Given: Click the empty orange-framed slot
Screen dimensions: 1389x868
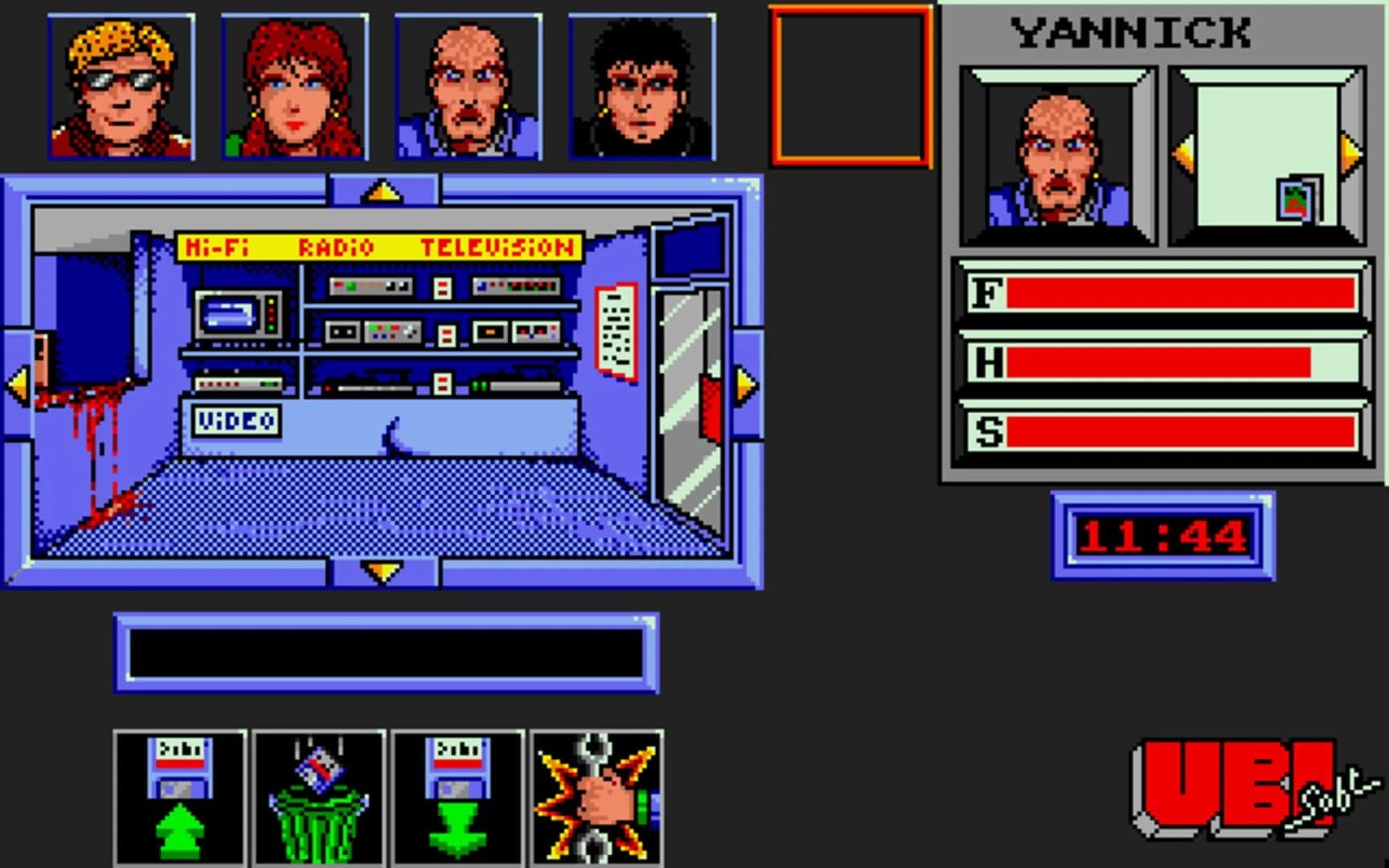Looking at the screenshot, I should point(851,87).
